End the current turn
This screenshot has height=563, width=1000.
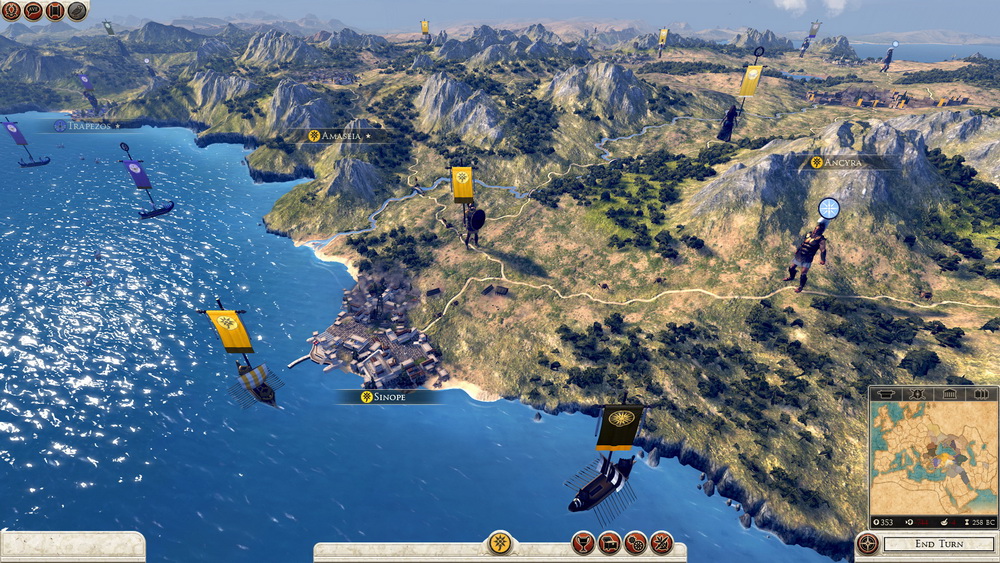tap(939, 544)
